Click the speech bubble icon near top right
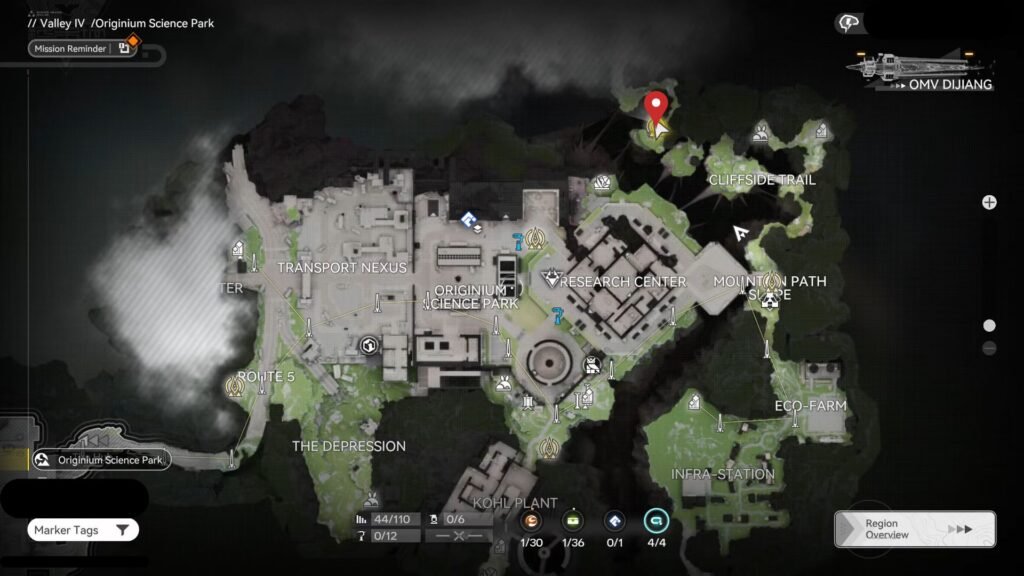Image resolution: width=1024 pixels, height=576 pixels. [x=849, y=22]
